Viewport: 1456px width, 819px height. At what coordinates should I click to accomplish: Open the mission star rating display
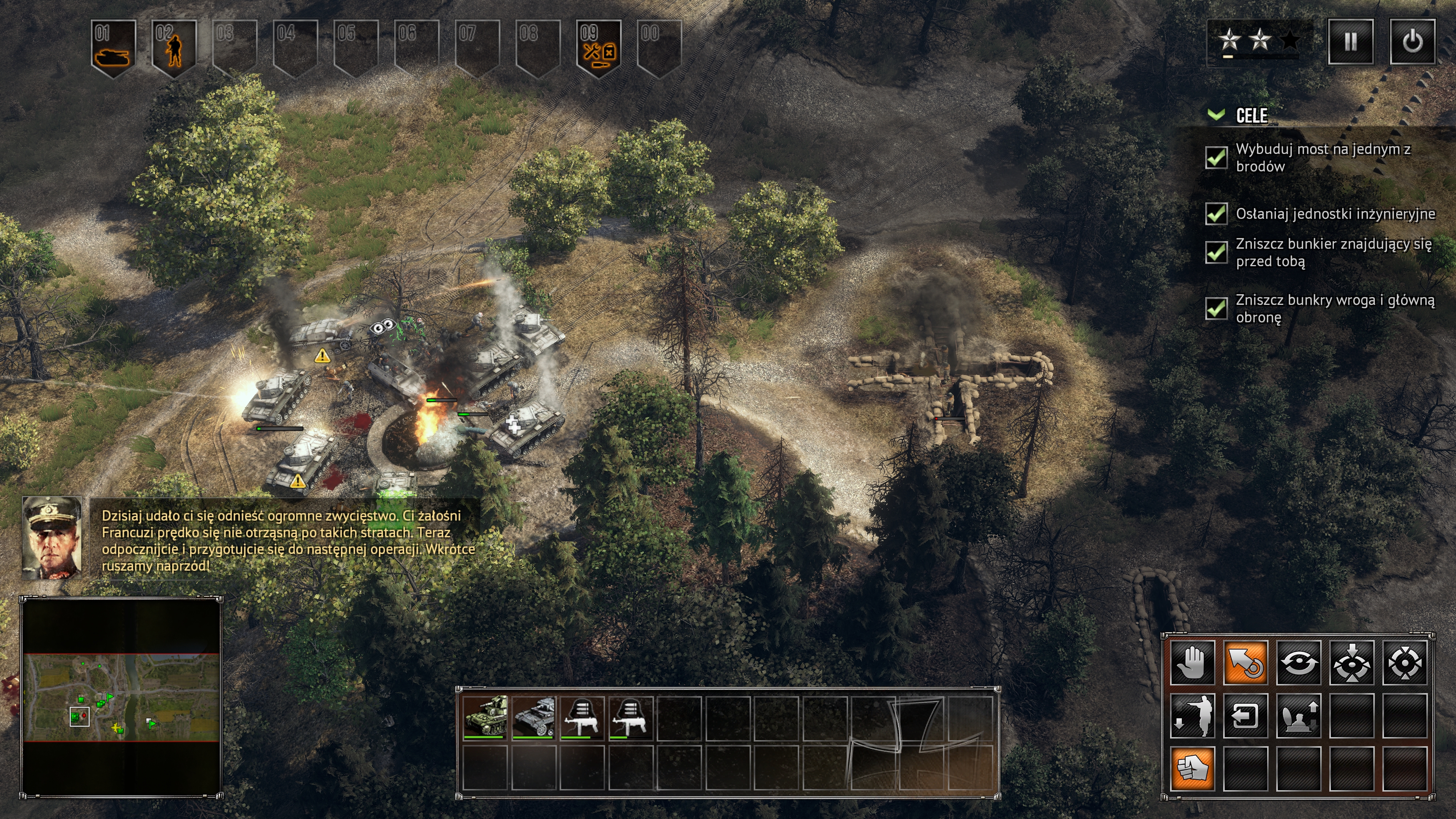(x=1259, y=41)
